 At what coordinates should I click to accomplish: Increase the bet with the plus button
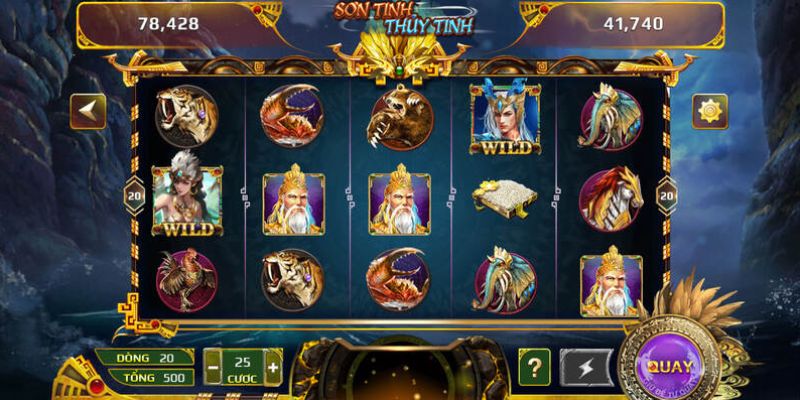[272, 367]
